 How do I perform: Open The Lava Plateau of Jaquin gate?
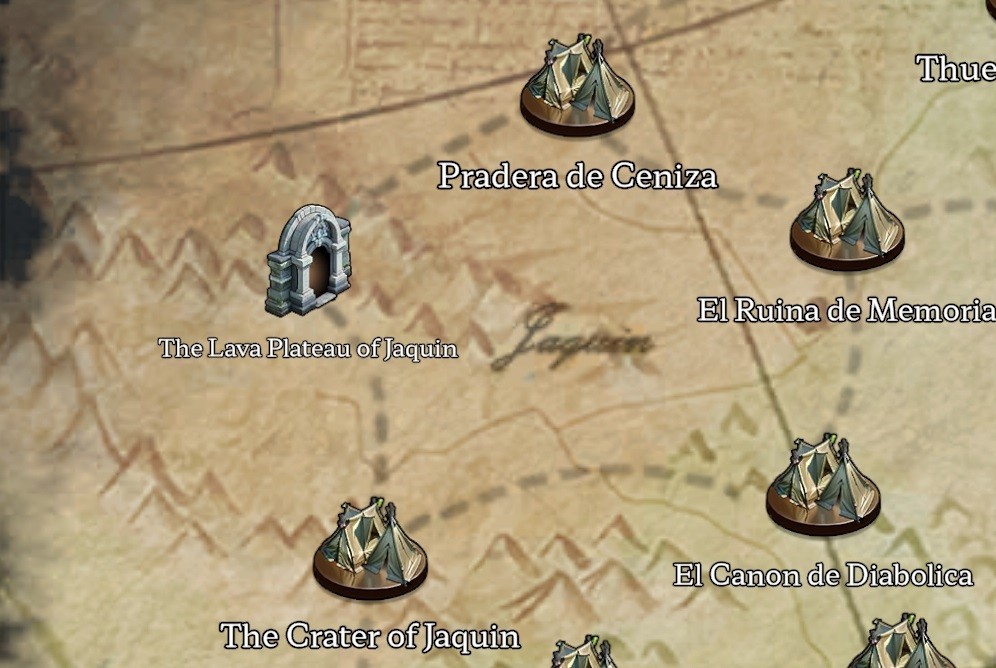click(307, 261)
